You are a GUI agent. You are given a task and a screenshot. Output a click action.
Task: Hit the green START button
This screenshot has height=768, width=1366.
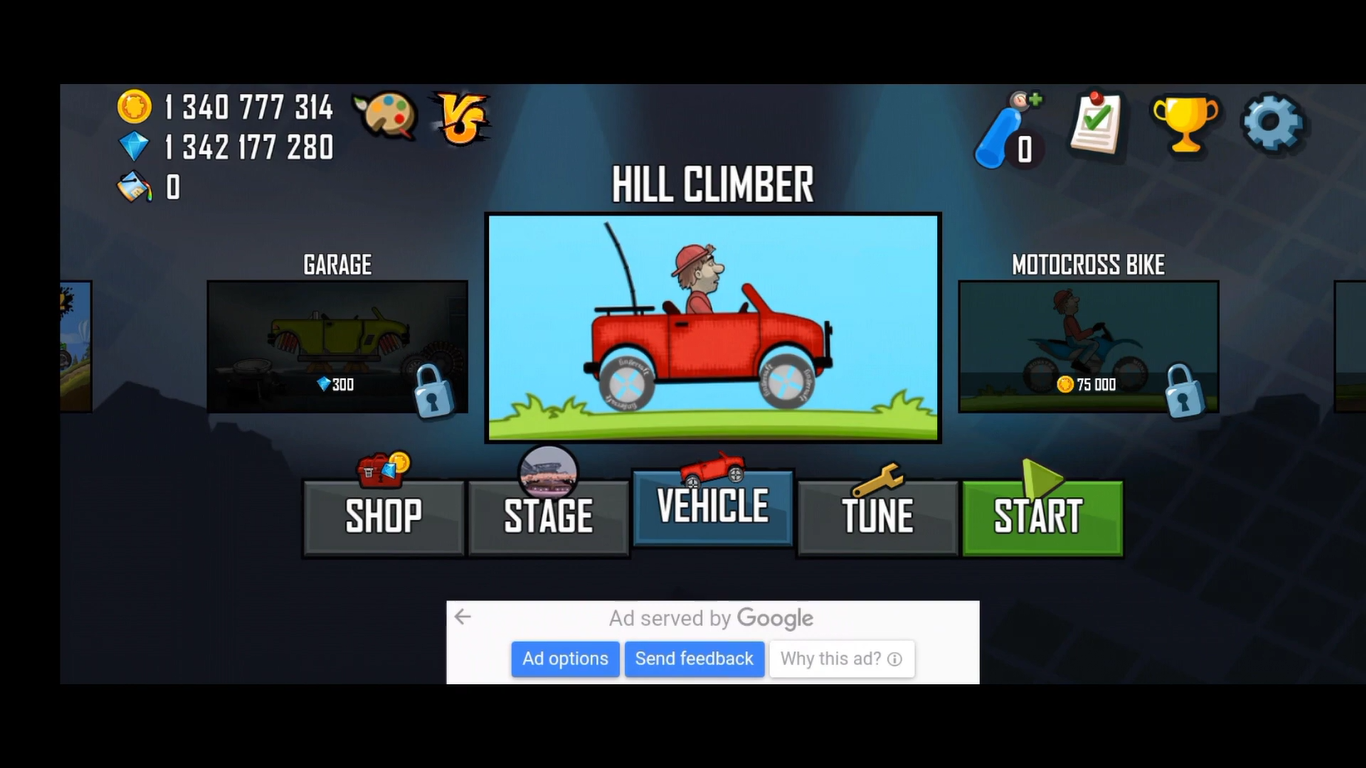click(1042, 516)
